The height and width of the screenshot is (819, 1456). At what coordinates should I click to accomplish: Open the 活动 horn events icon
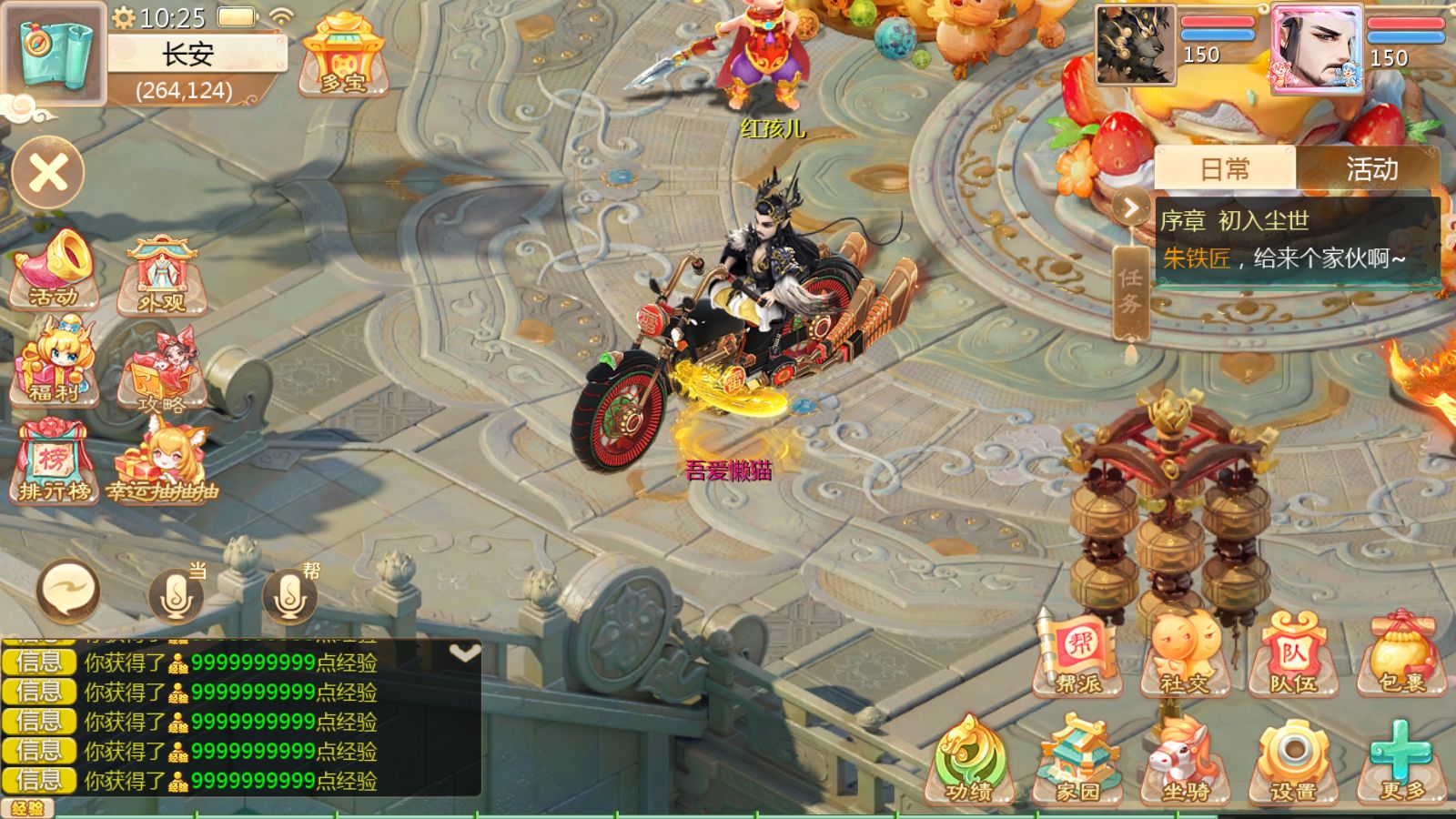point(55,269)
